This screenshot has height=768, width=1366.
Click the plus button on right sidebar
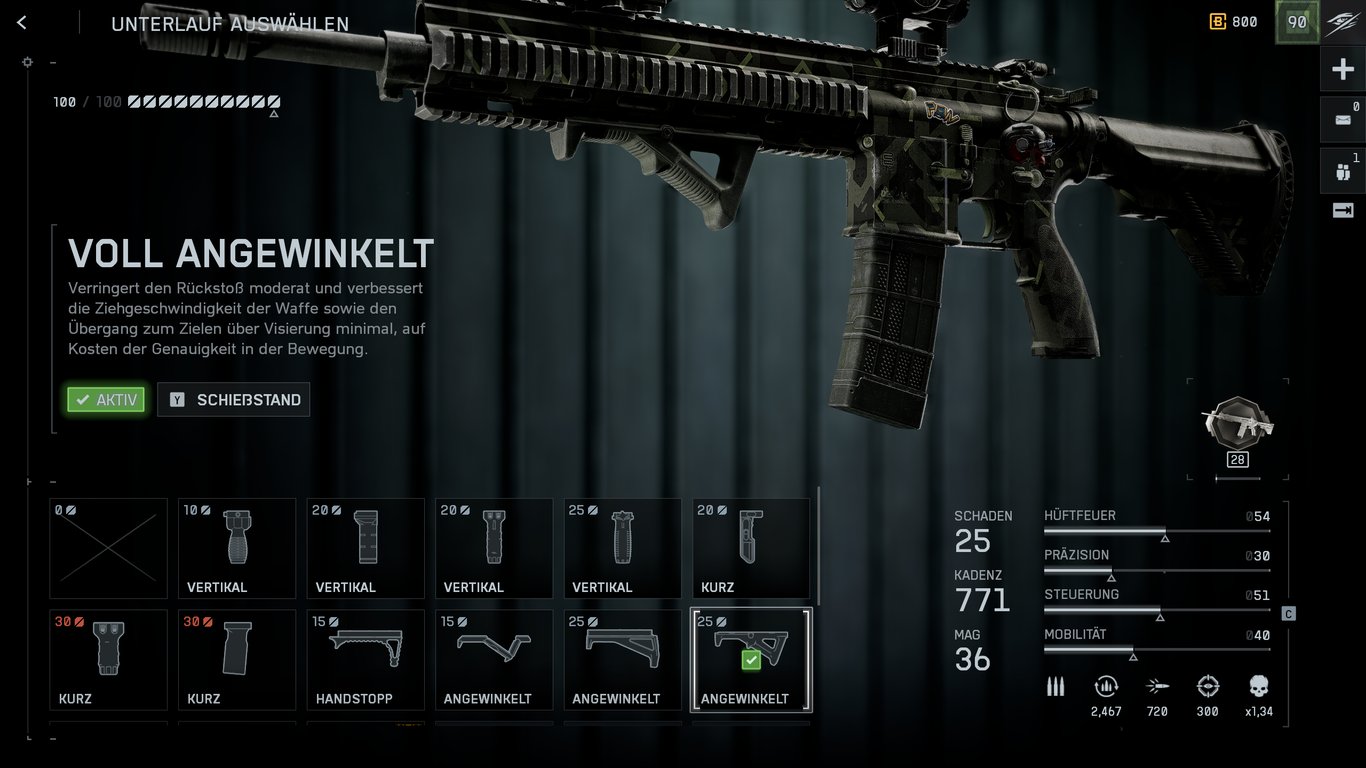click(x=1342, y=69)
